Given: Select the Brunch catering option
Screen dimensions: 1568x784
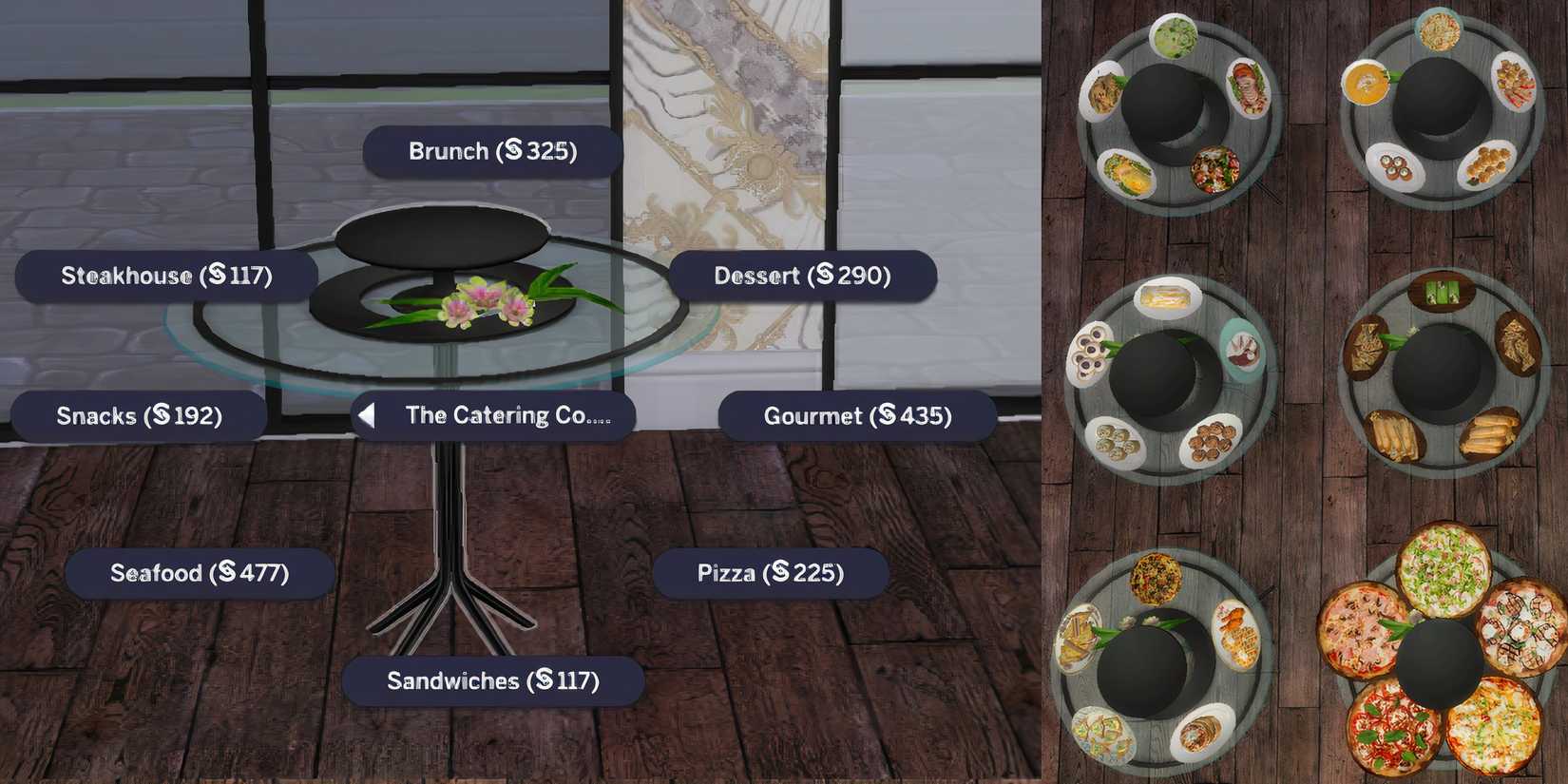Looking at the screenshot, I should pyautogui.click(x=492, y=150).
